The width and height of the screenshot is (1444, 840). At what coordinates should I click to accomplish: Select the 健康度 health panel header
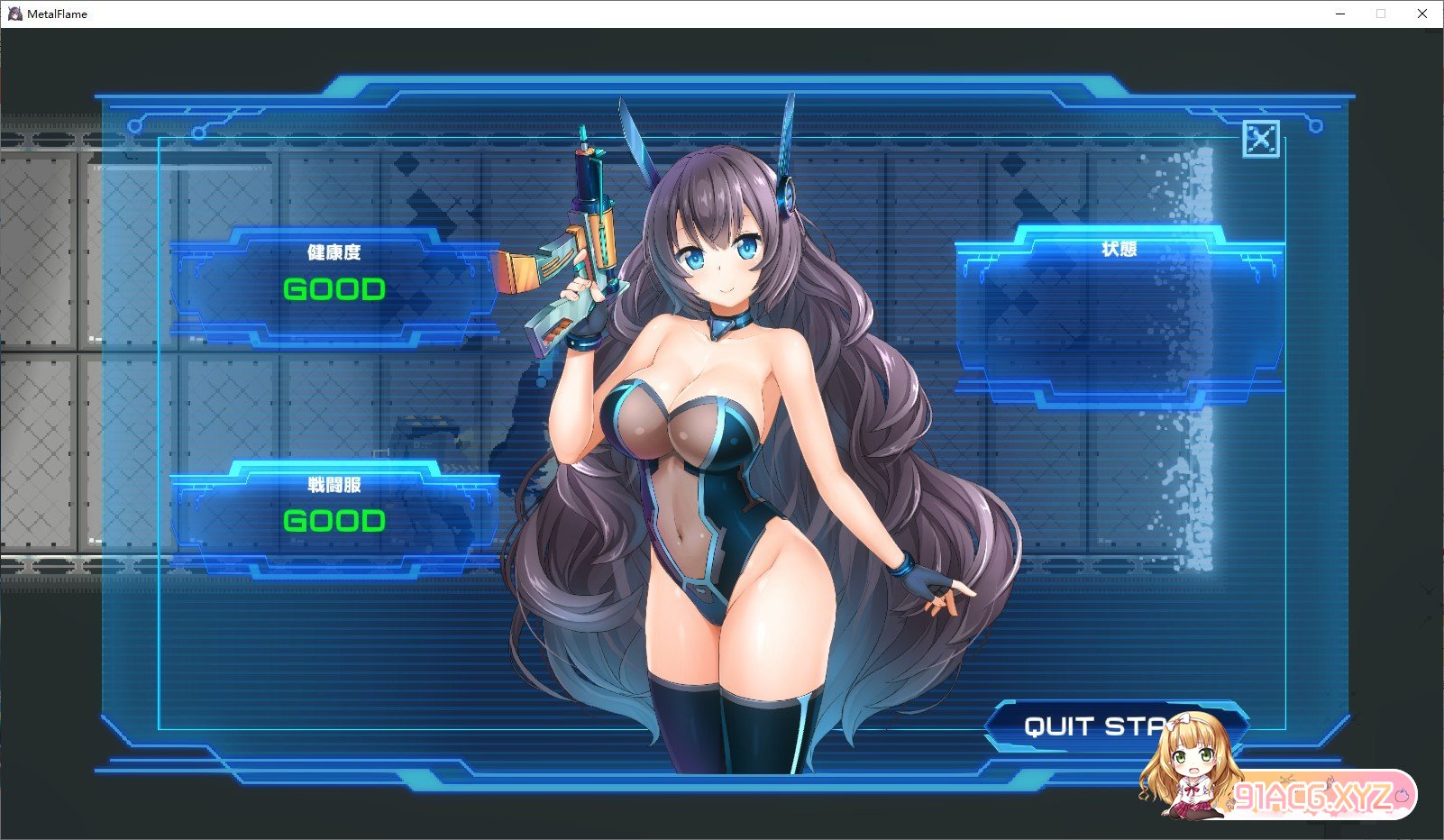(335, 252)
